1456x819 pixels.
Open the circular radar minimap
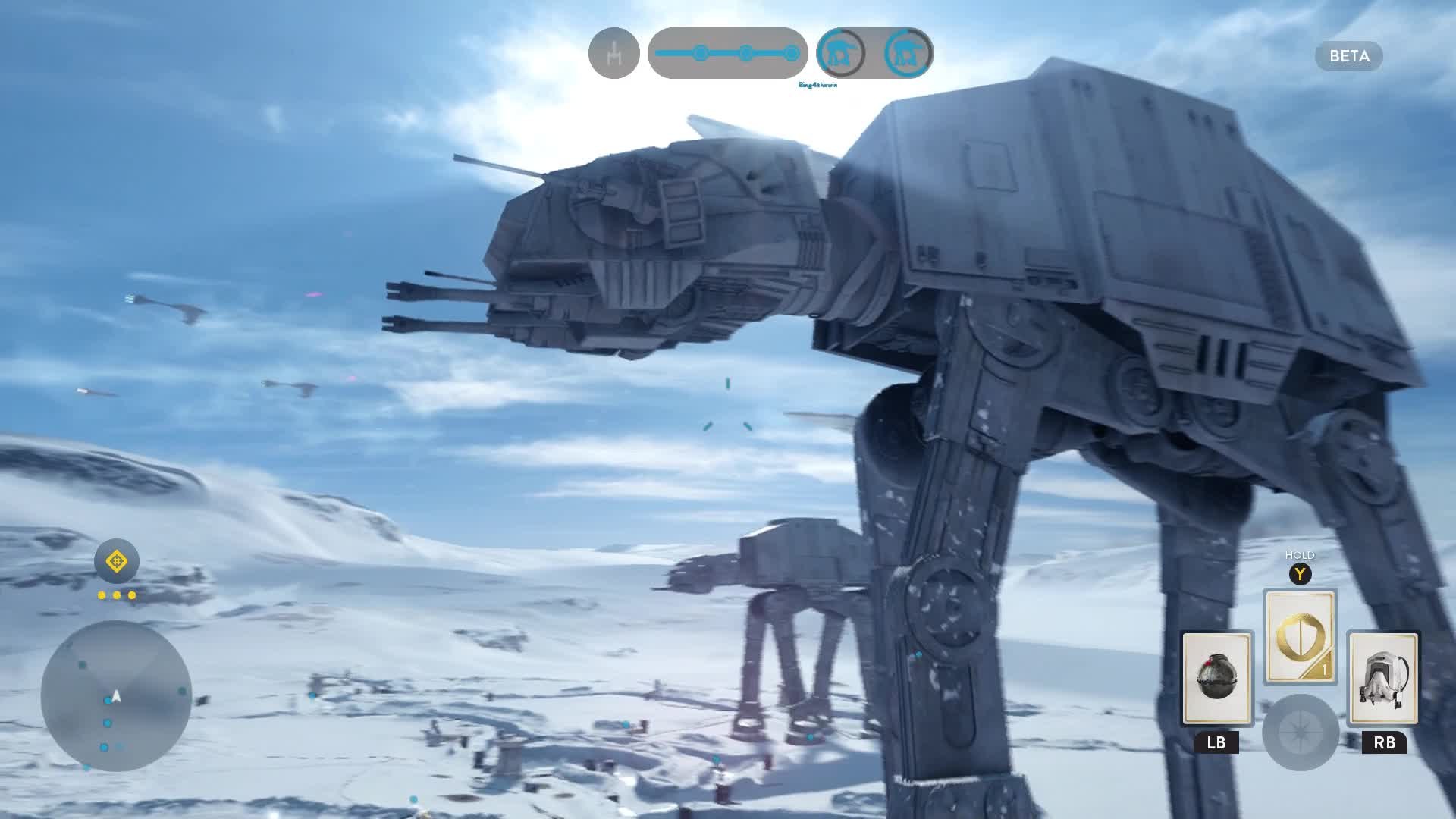pyautogui.click(x=116, y=696)
